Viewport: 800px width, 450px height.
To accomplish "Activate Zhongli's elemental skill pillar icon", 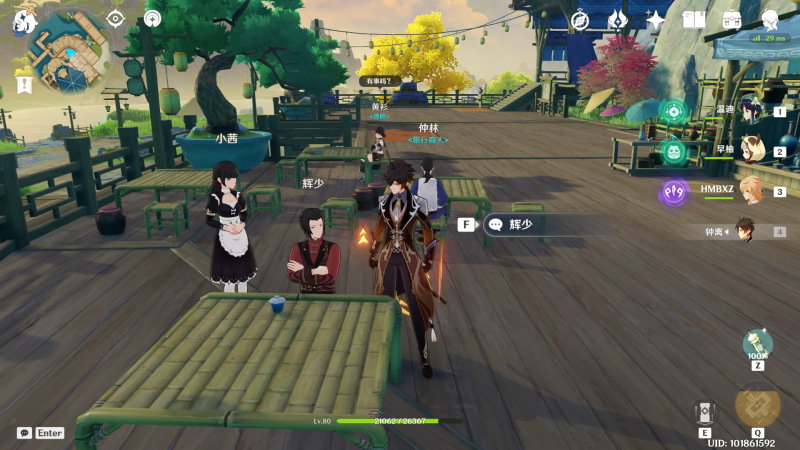I will point(705,412).
